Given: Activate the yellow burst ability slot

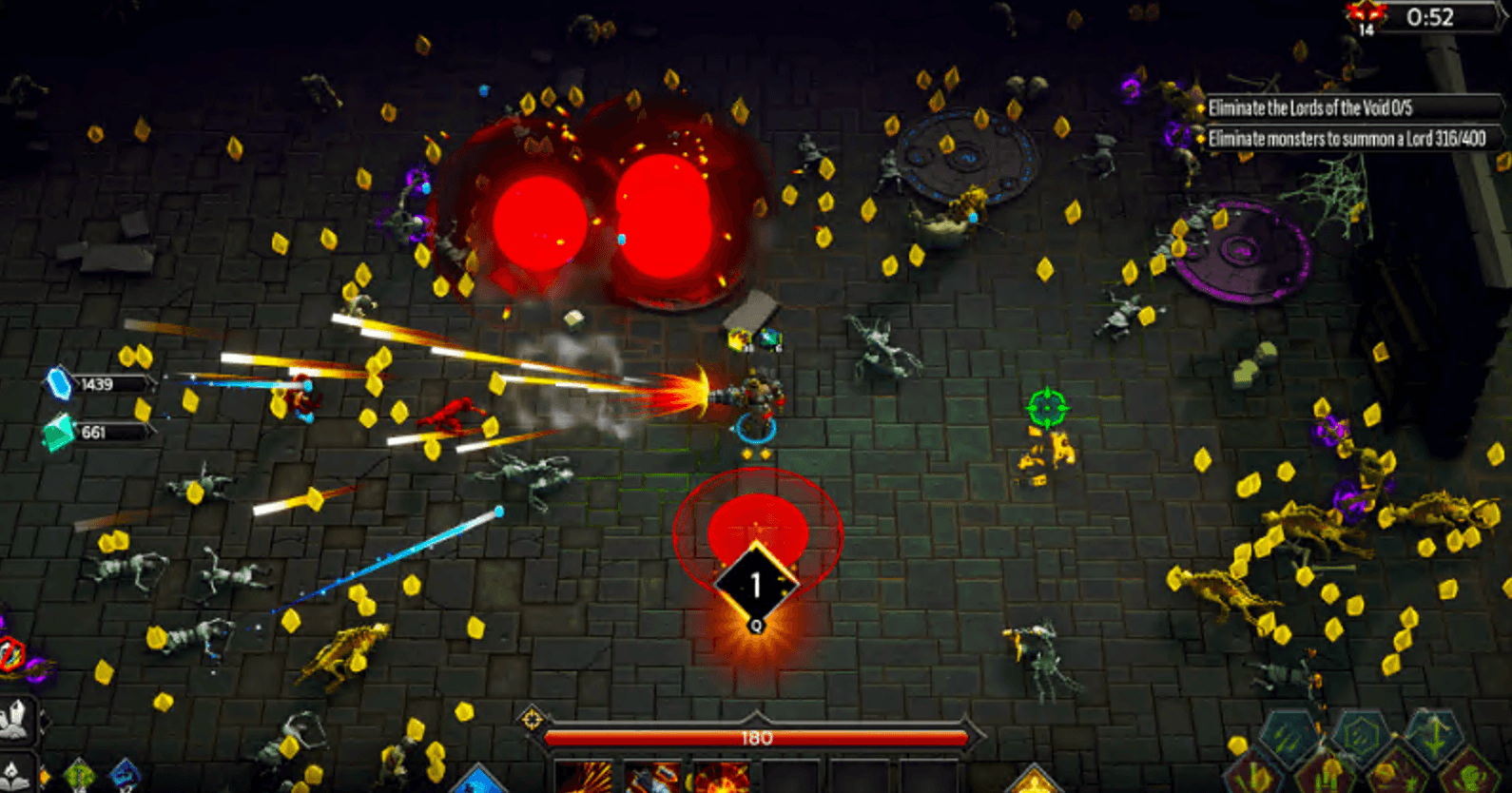Looking at the screenshot, I should [583, 777].
